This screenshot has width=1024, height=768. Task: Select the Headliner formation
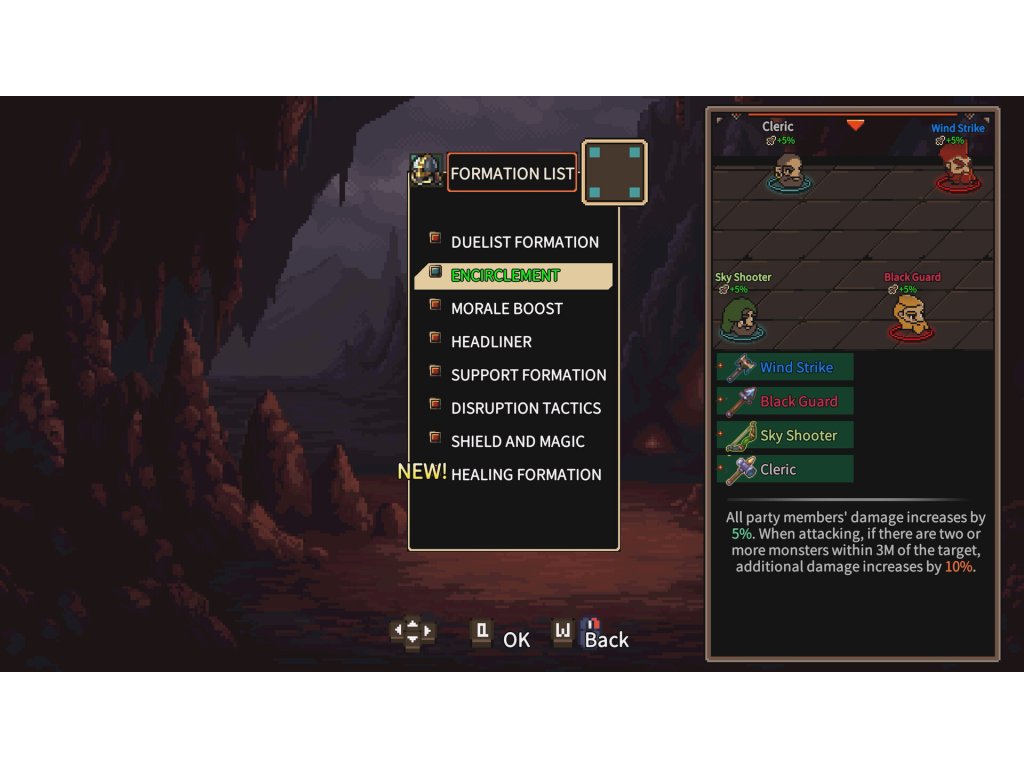pos(491,341)
